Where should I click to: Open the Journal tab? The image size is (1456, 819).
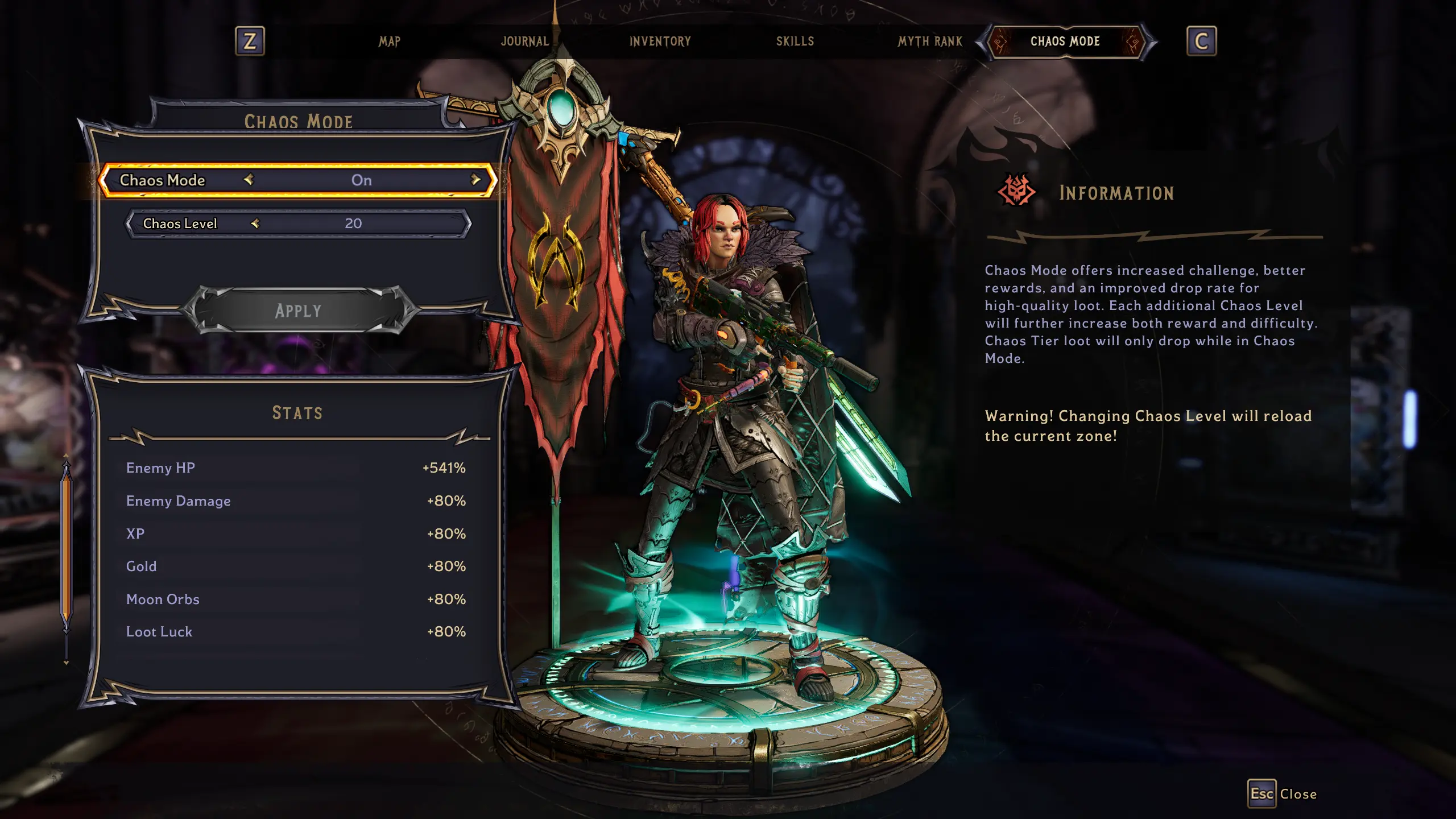(x=524, y=42)
